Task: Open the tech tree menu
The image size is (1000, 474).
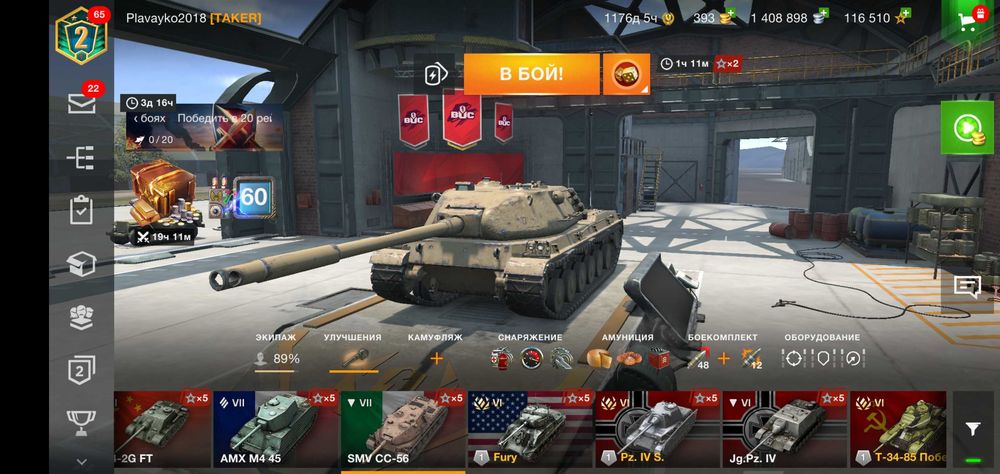Action: pyautogui.click(x=82, y=157)
